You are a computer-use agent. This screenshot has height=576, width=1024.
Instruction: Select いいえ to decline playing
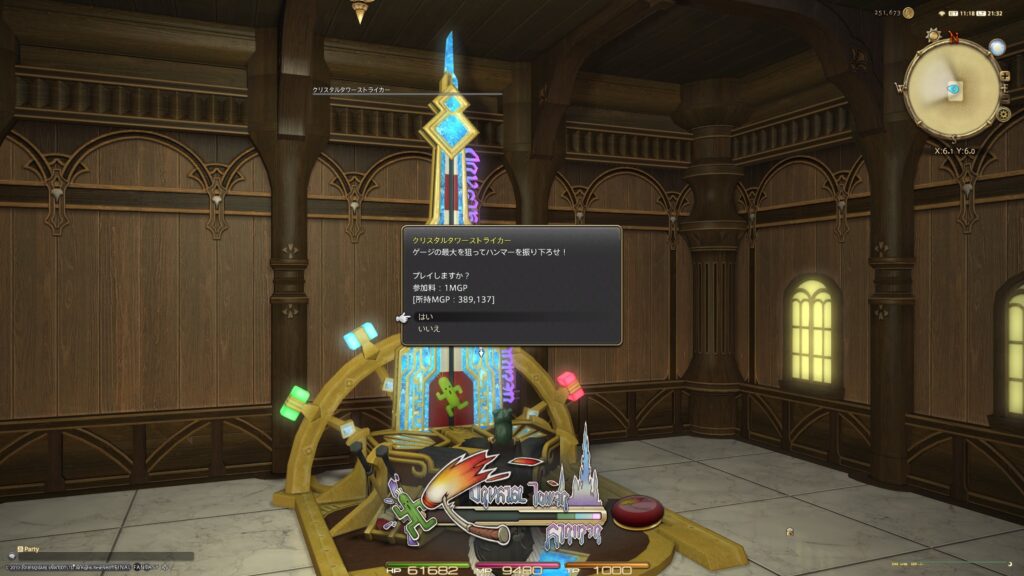tap(429, 329)
